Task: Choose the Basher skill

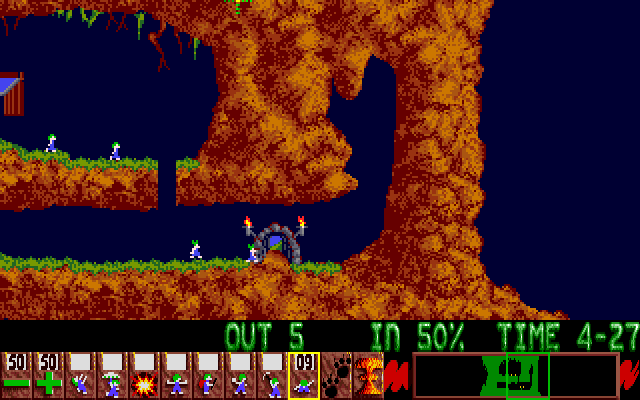Action: click(x=240, y=375)
